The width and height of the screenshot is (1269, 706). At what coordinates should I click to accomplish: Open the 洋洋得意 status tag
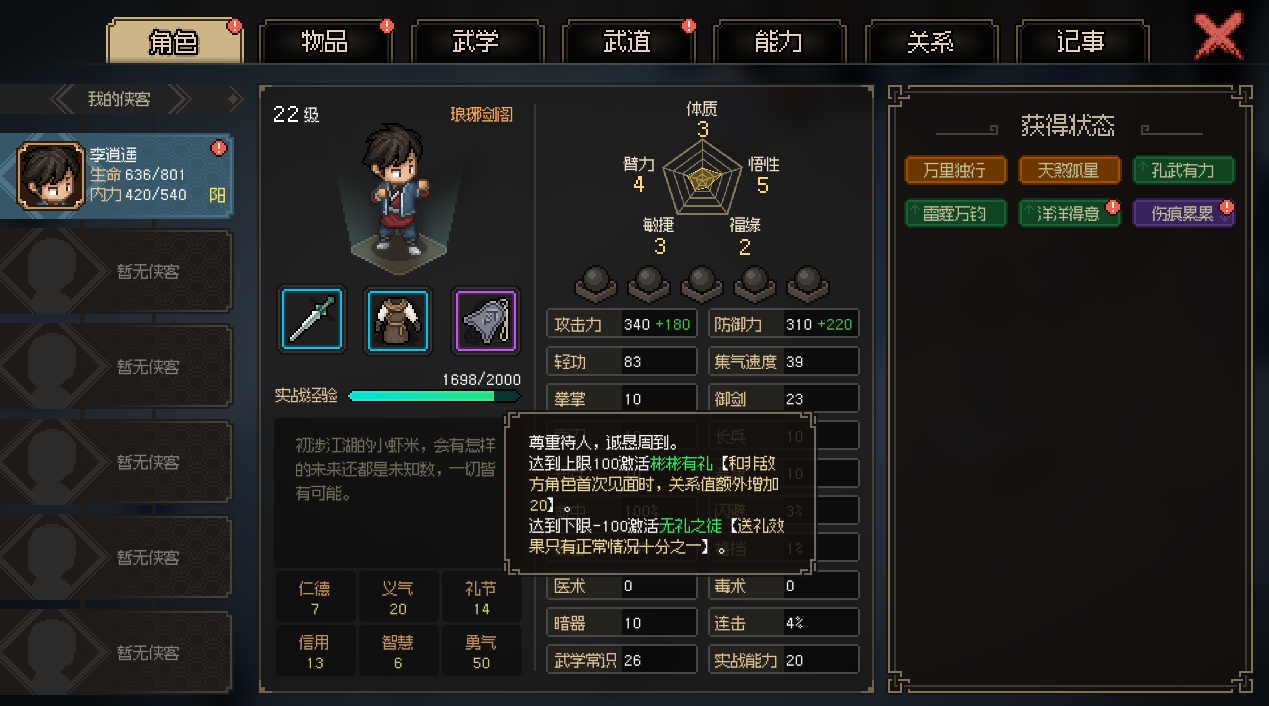coord(1068,213)
